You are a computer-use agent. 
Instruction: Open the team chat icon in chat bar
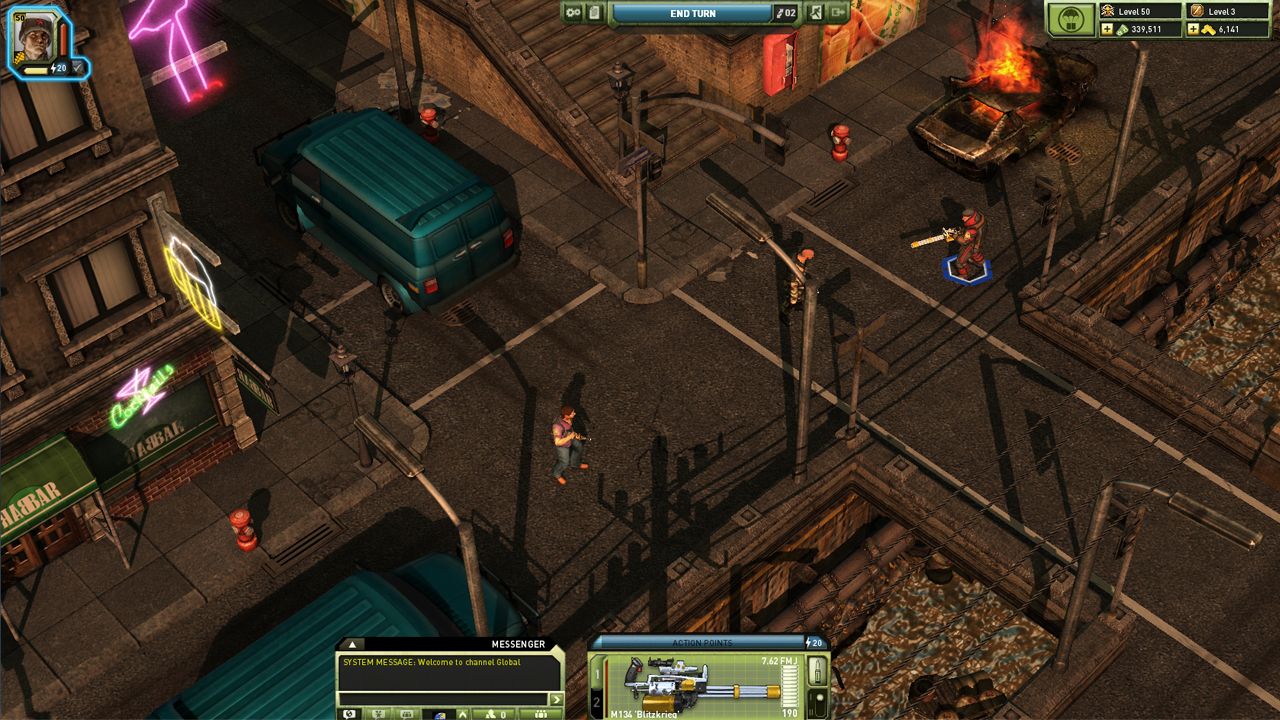378,713
